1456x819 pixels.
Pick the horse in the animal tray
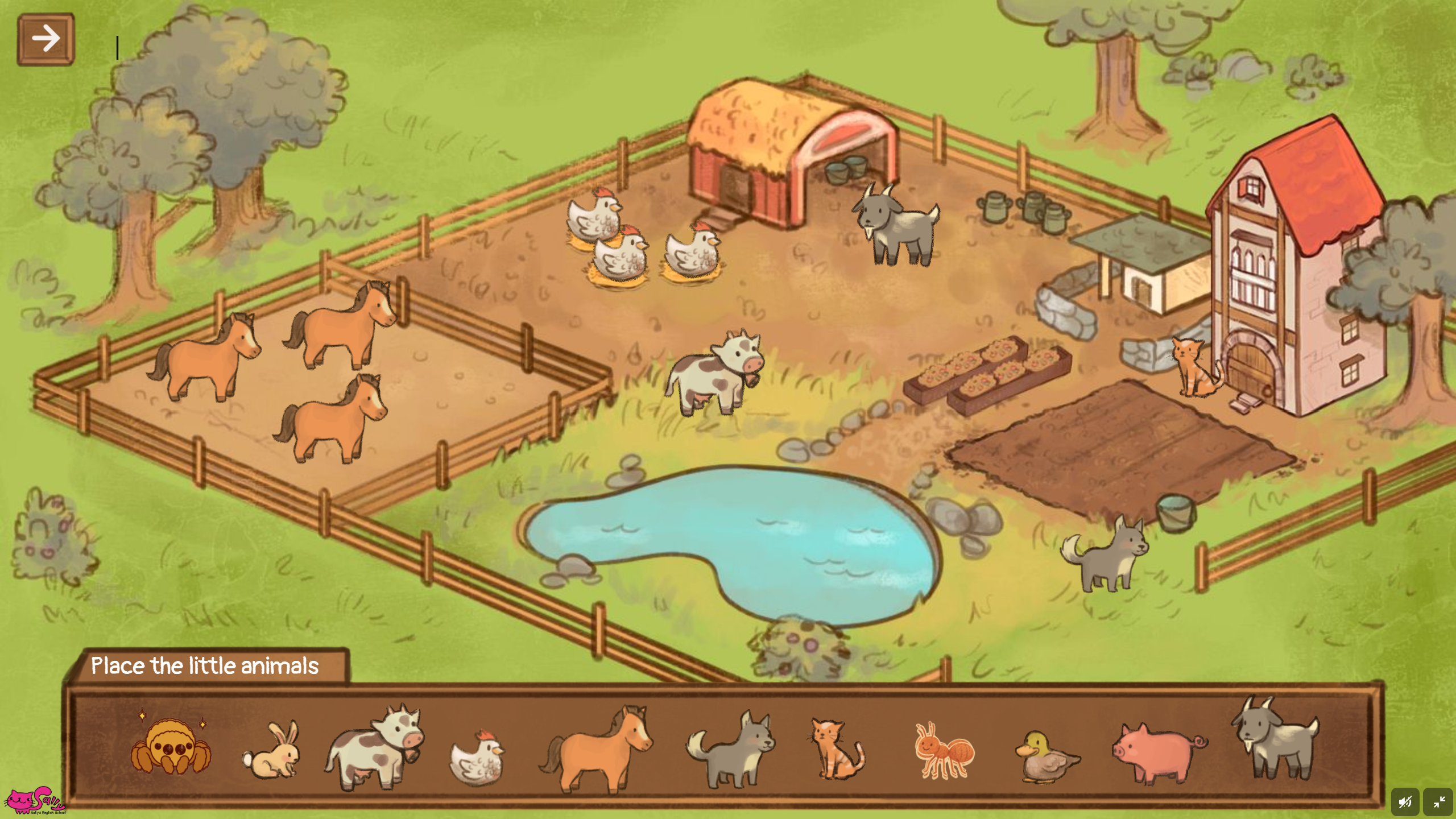tap(596, 750)
